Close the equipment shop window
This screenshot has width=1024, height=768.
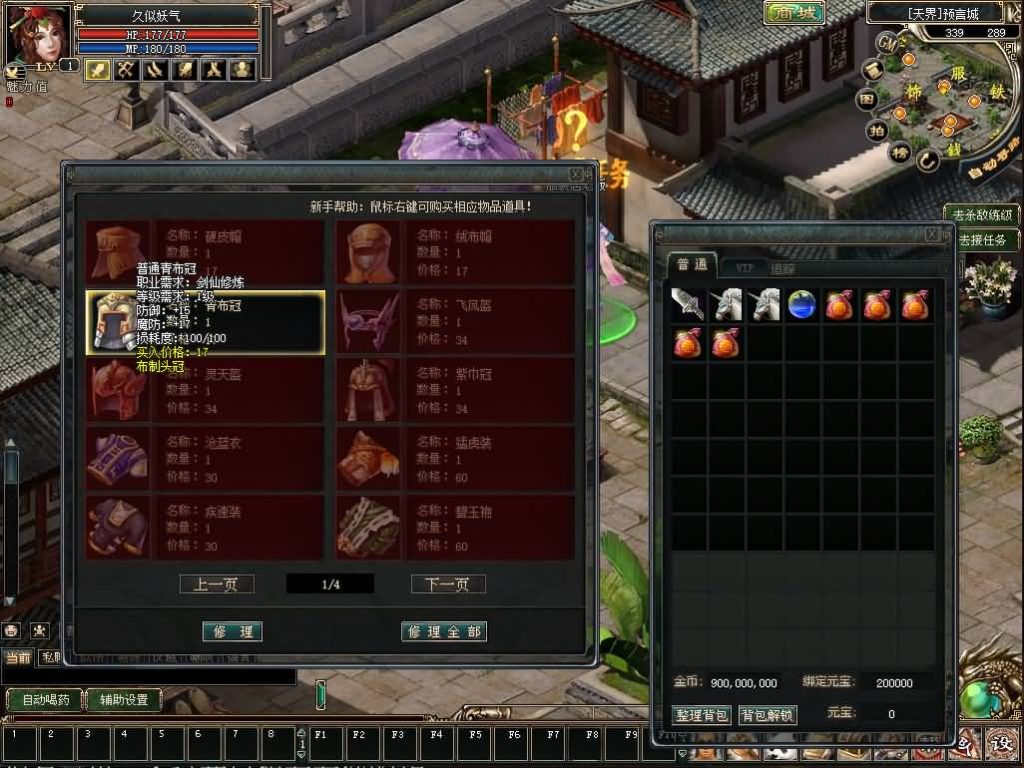pyautogui.click(x=576, y=174)
